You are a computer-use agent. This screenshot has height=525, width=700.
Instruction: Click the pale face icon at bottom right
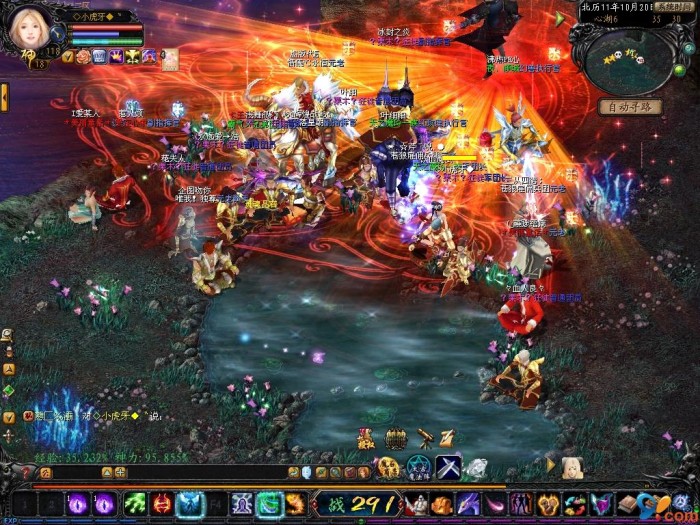pyautogui.click(x=571, y=467)
